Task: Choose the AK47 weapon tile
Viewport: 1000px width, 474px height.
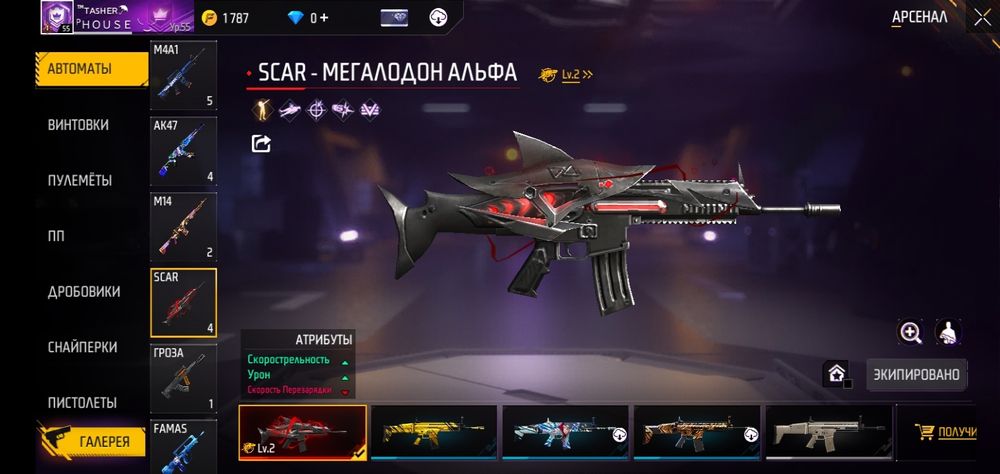Action: pyautogui.click(x=183, y=151)
